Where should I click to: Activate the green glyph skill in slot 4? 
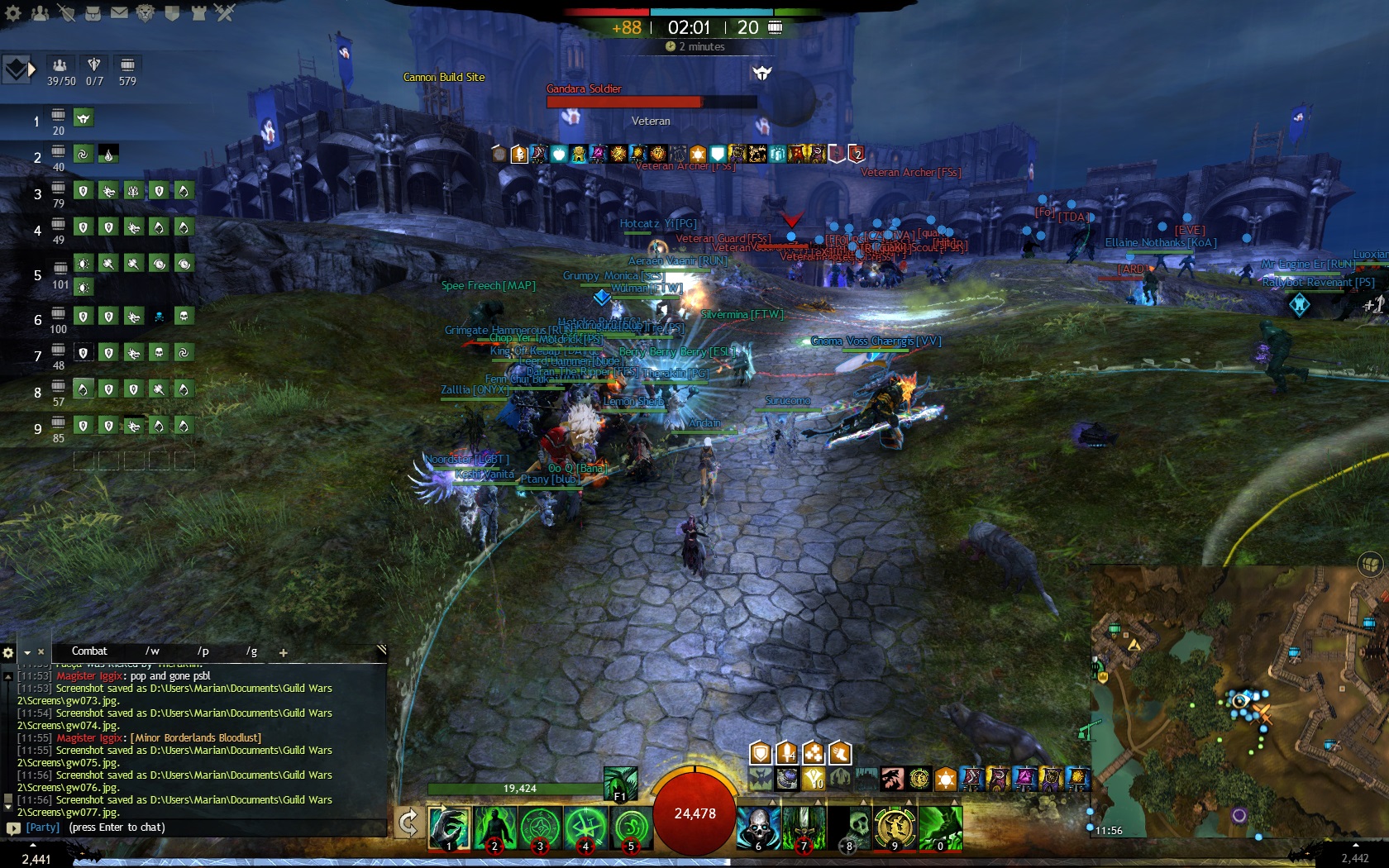pos(585,827)
